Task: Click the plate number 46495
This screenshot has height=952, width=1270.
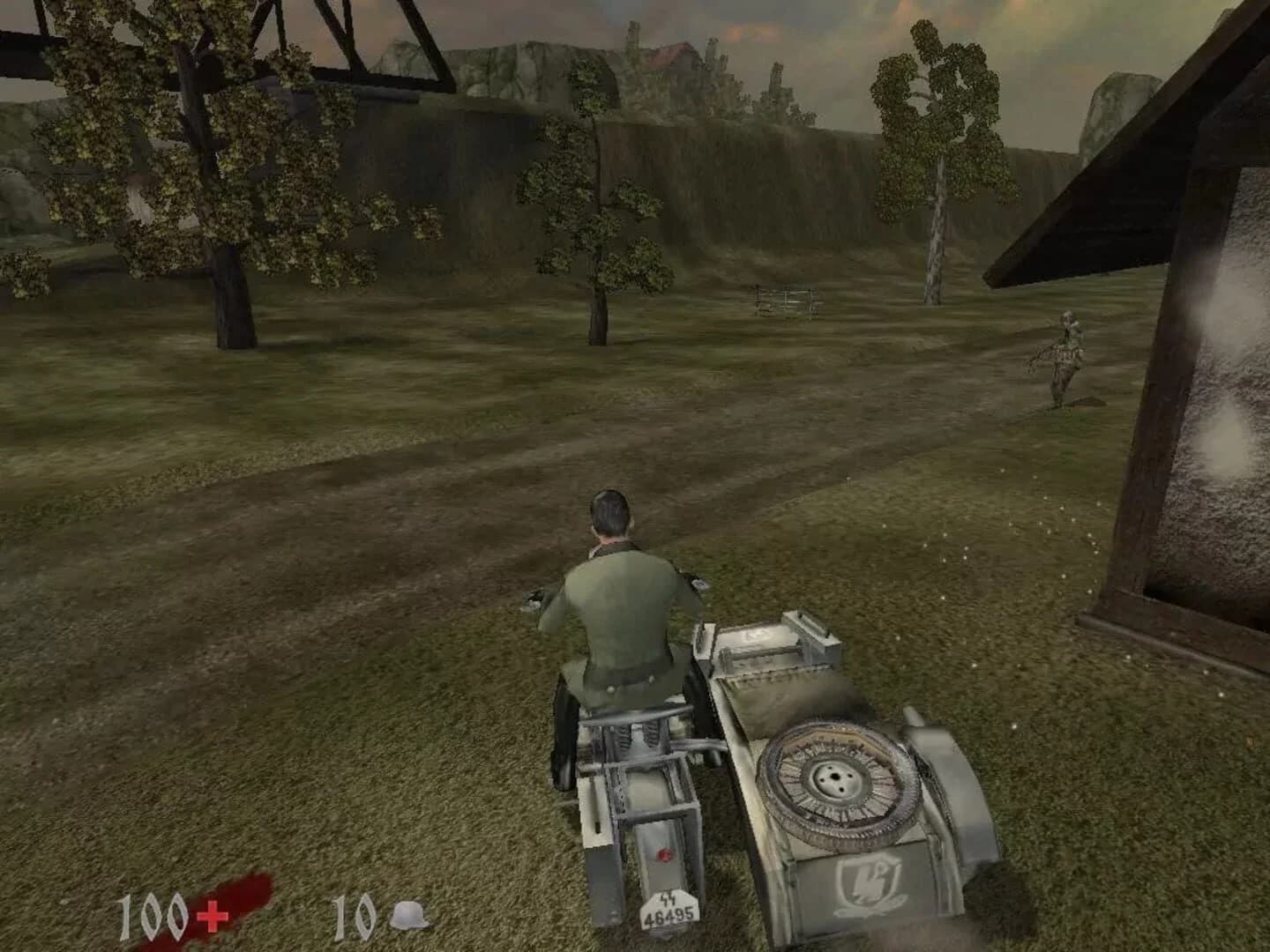Action: coord(668,916)
